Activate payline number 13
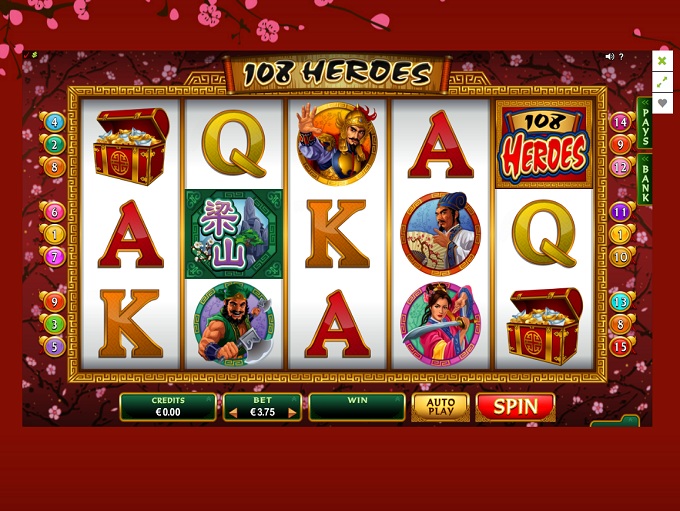680x511 pixels. tap(621, 301)
